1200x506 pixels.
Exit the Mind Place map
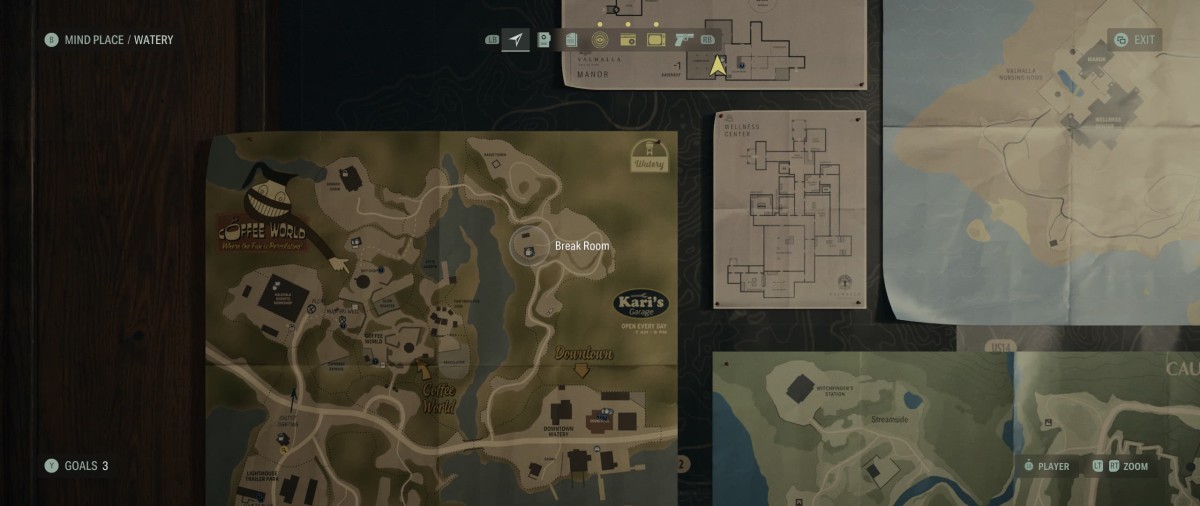click(1135, 40)
